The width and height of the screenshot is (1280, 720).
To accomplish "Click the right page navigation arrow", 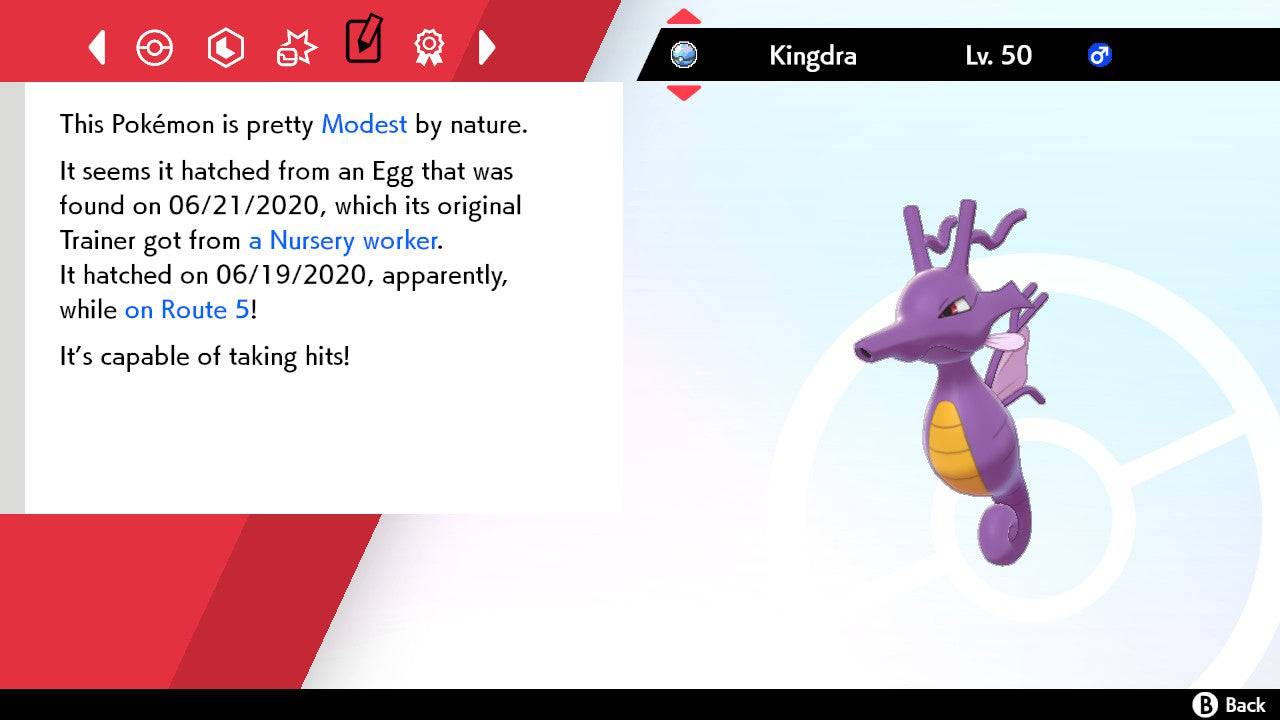I will point(488,47).
